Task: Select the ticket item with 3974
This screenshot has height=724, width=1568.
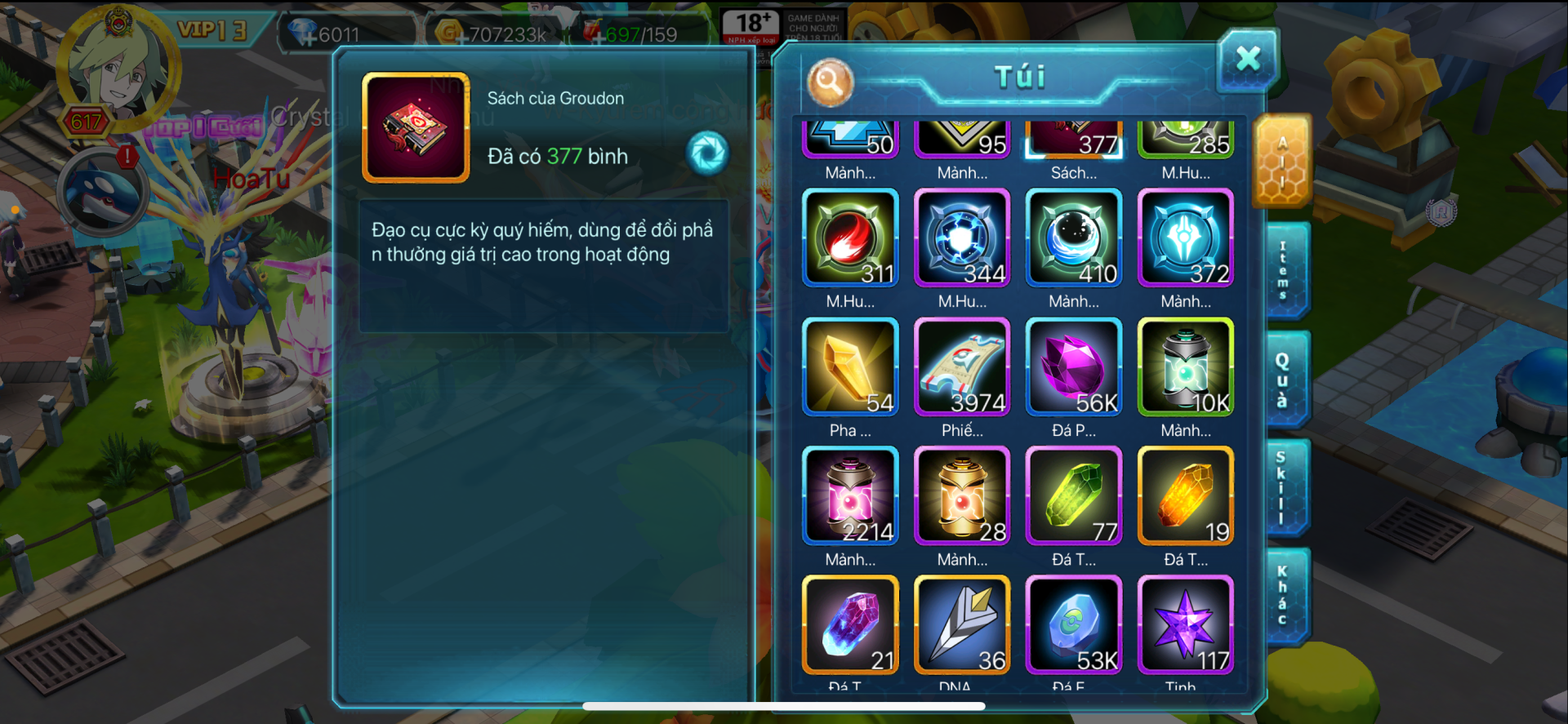Action: tap(962, 367)
